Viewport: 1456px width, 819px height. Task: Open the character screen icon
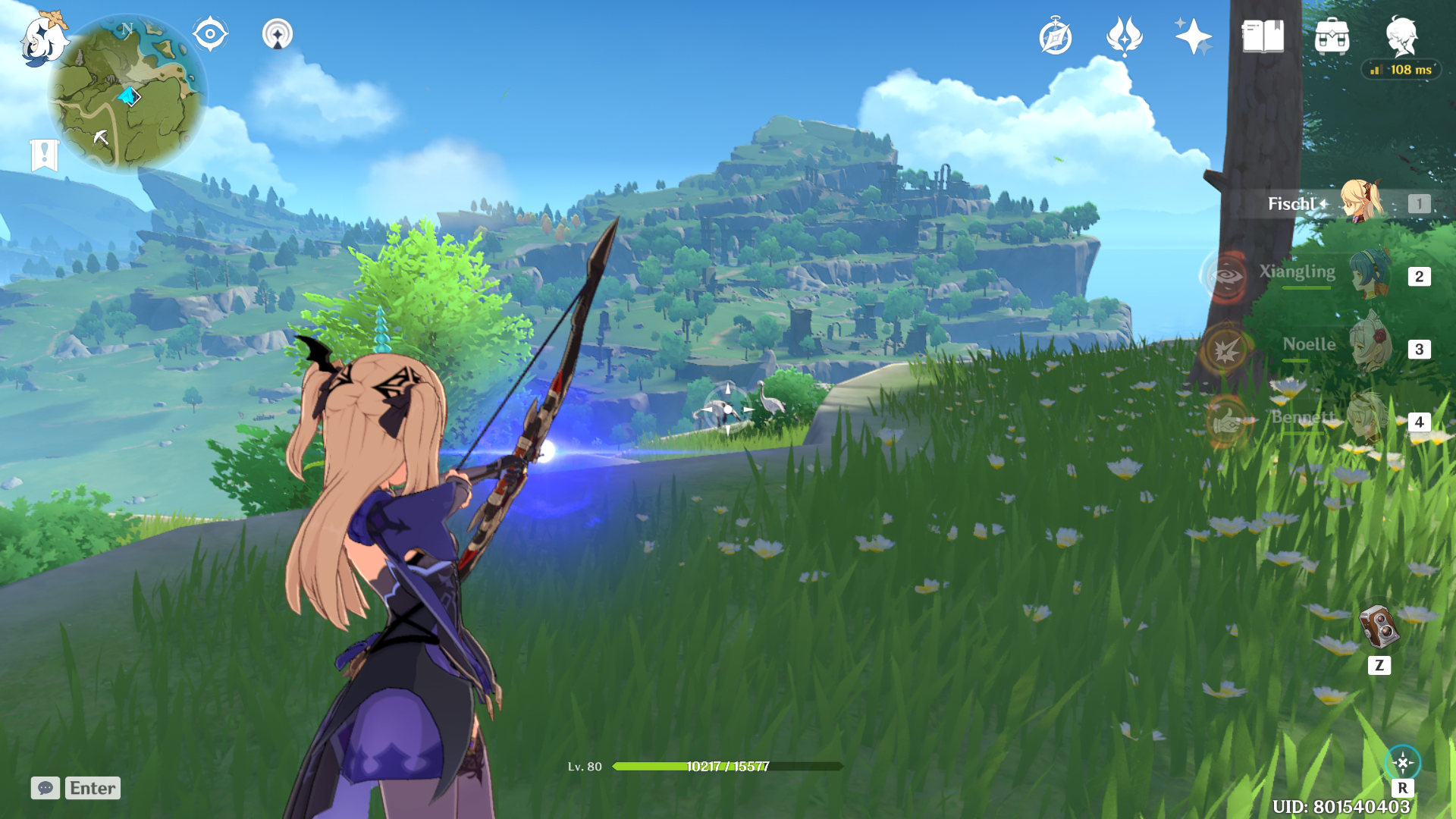pos(1401,34)
